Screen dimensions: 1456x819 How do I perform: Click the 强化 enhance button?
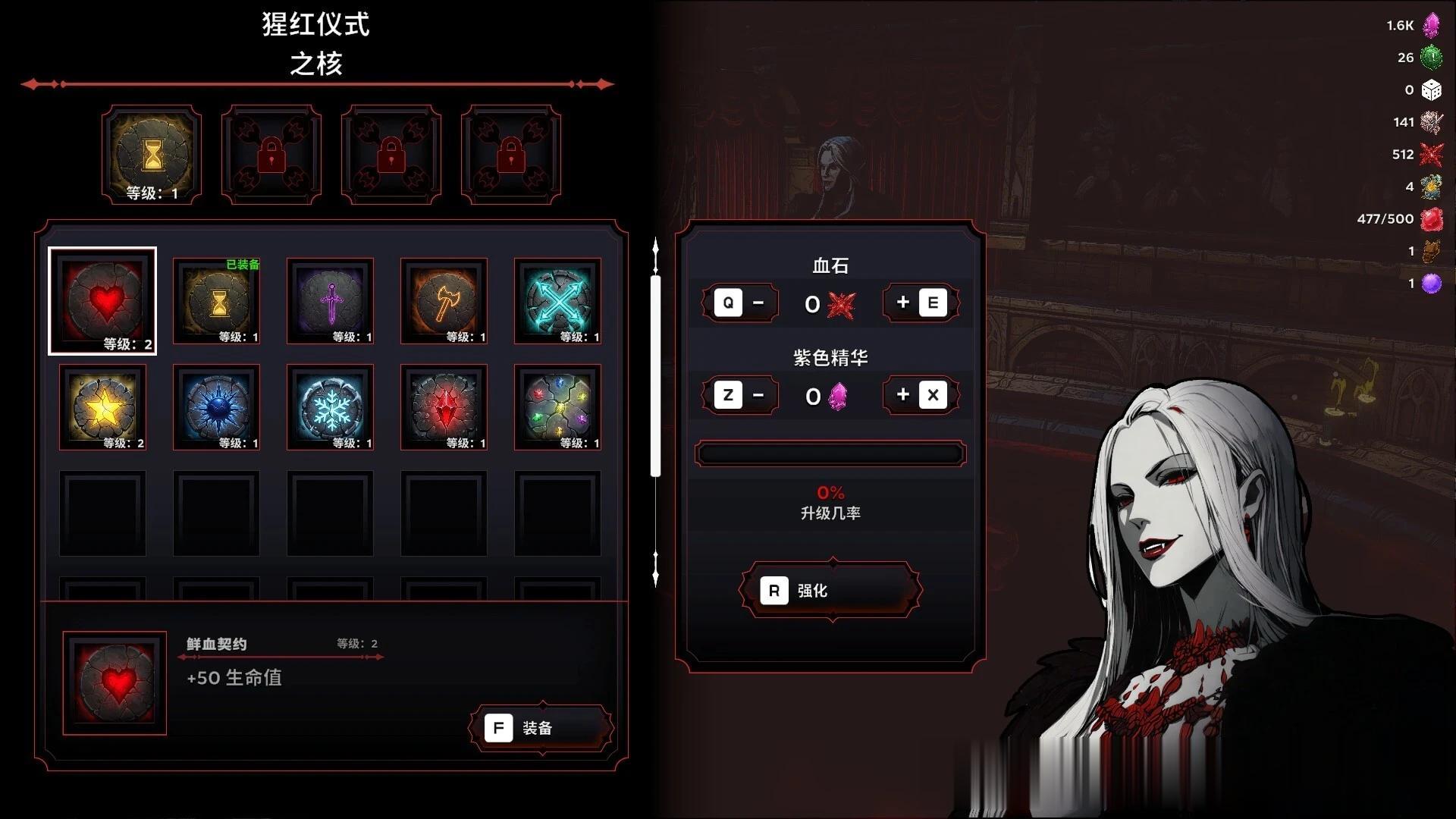831,591
